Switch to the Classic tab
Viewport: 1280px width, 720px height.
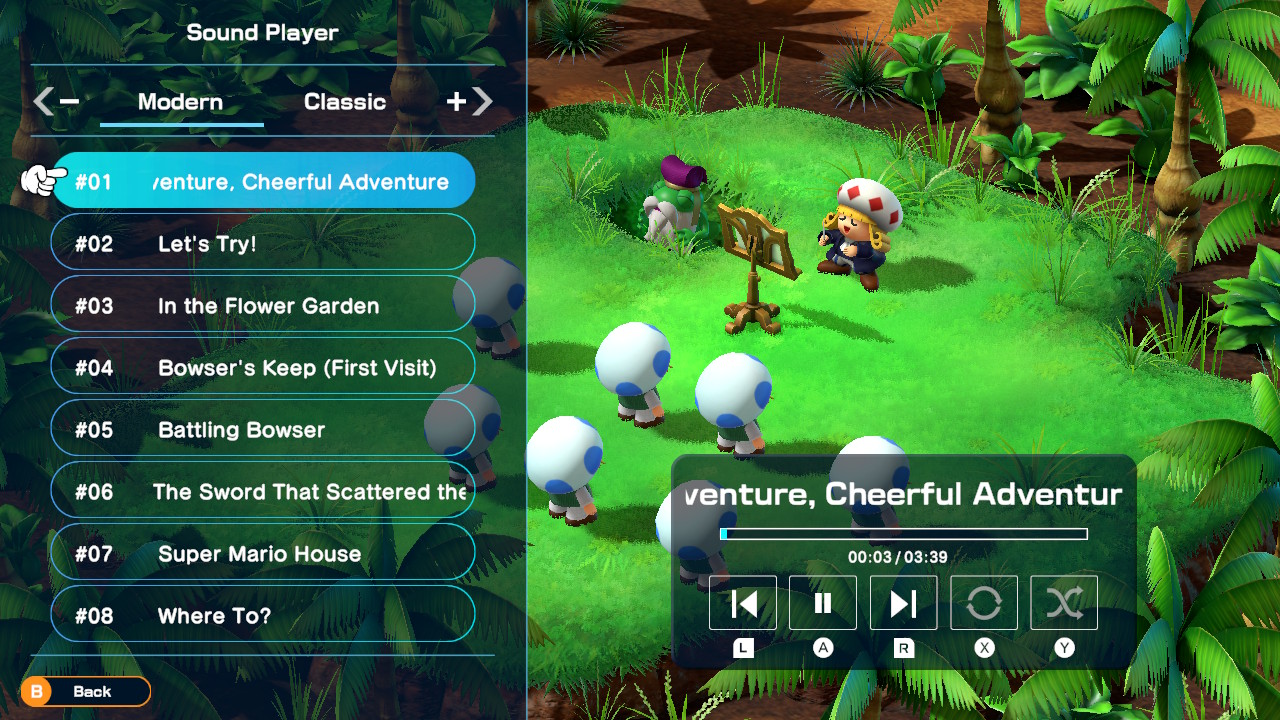click(x=345, y=102)
